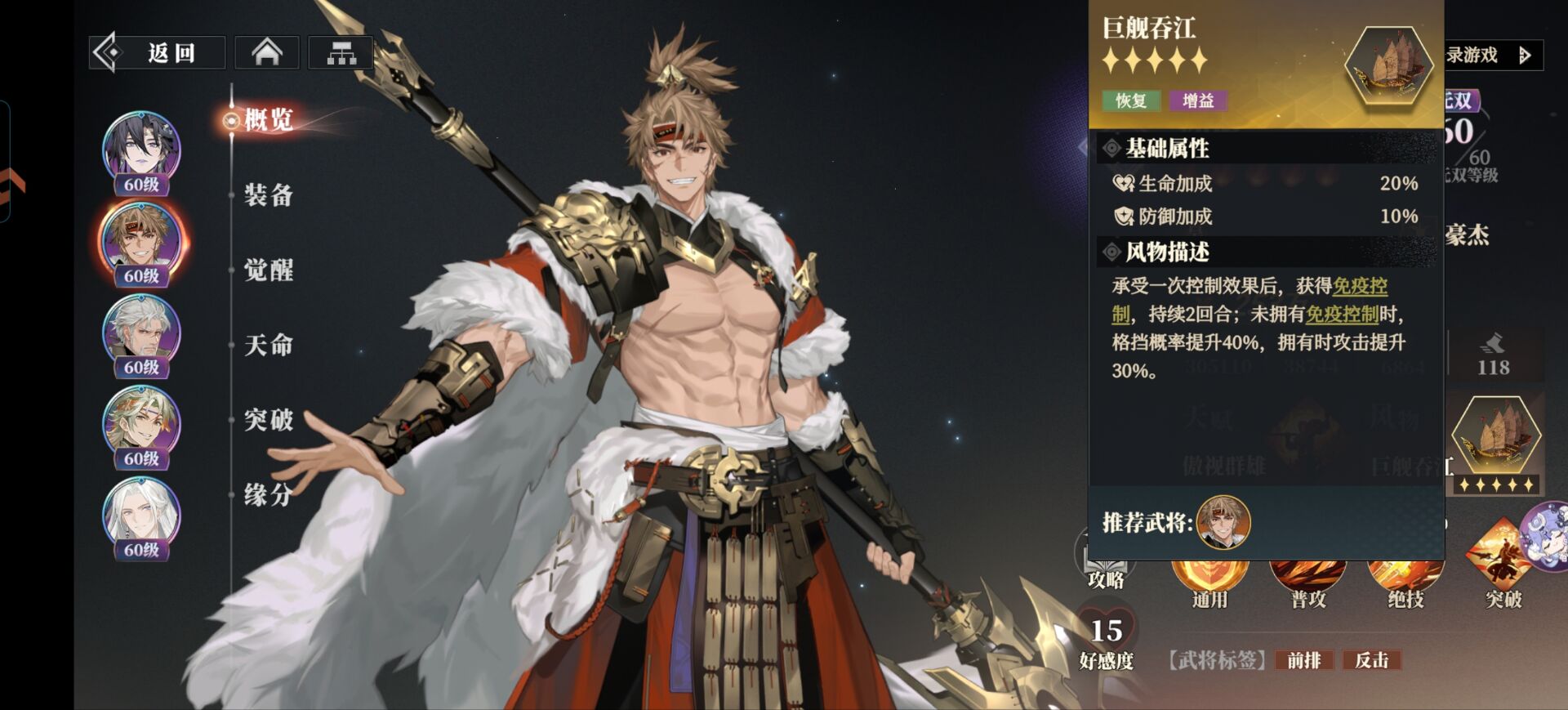Select the recommended hero portrait beside 推荐武将
Screen dimensions: 1568x710
(1223, 522)
